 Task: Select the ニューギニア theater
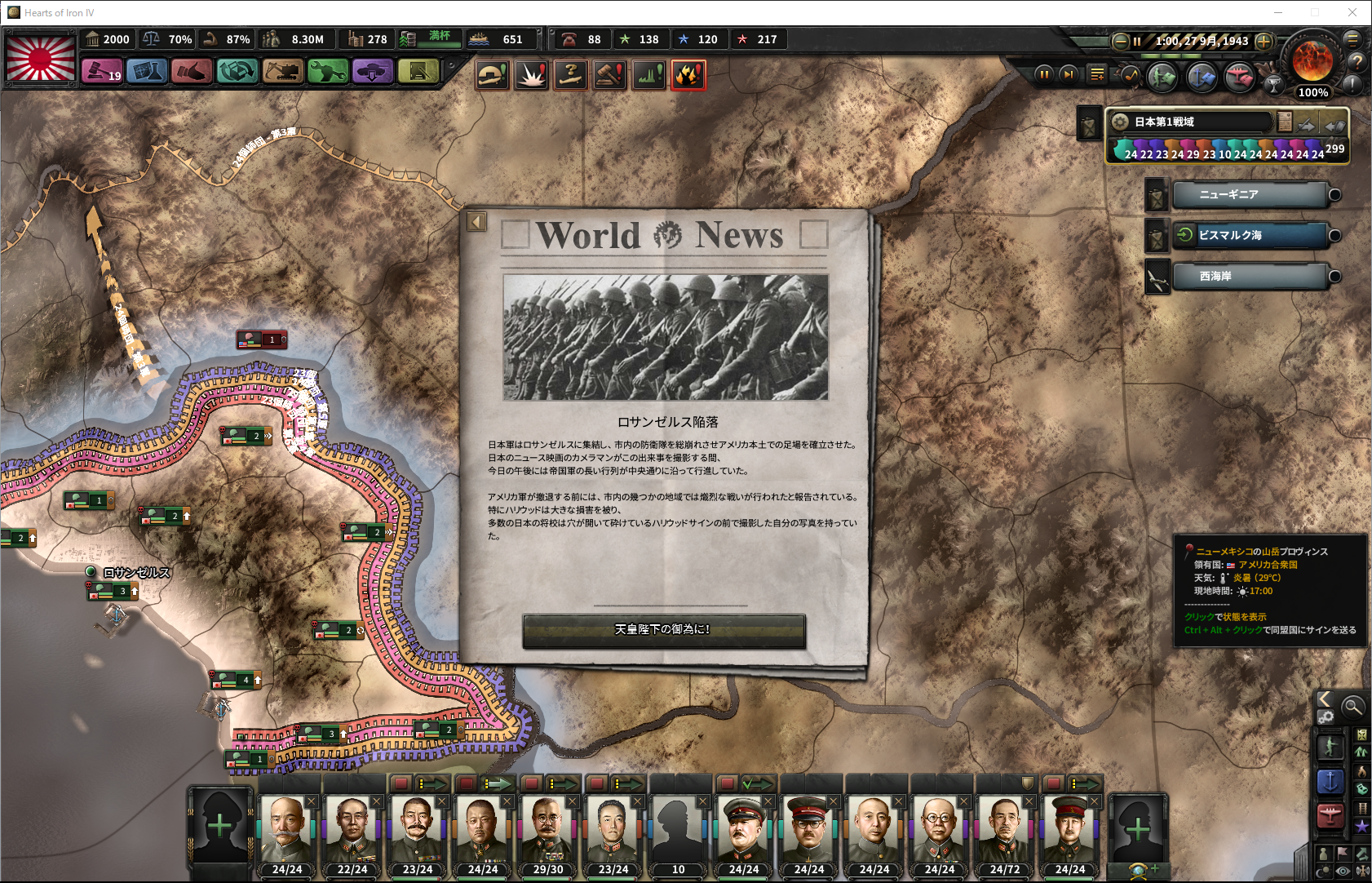(1250, 195)
